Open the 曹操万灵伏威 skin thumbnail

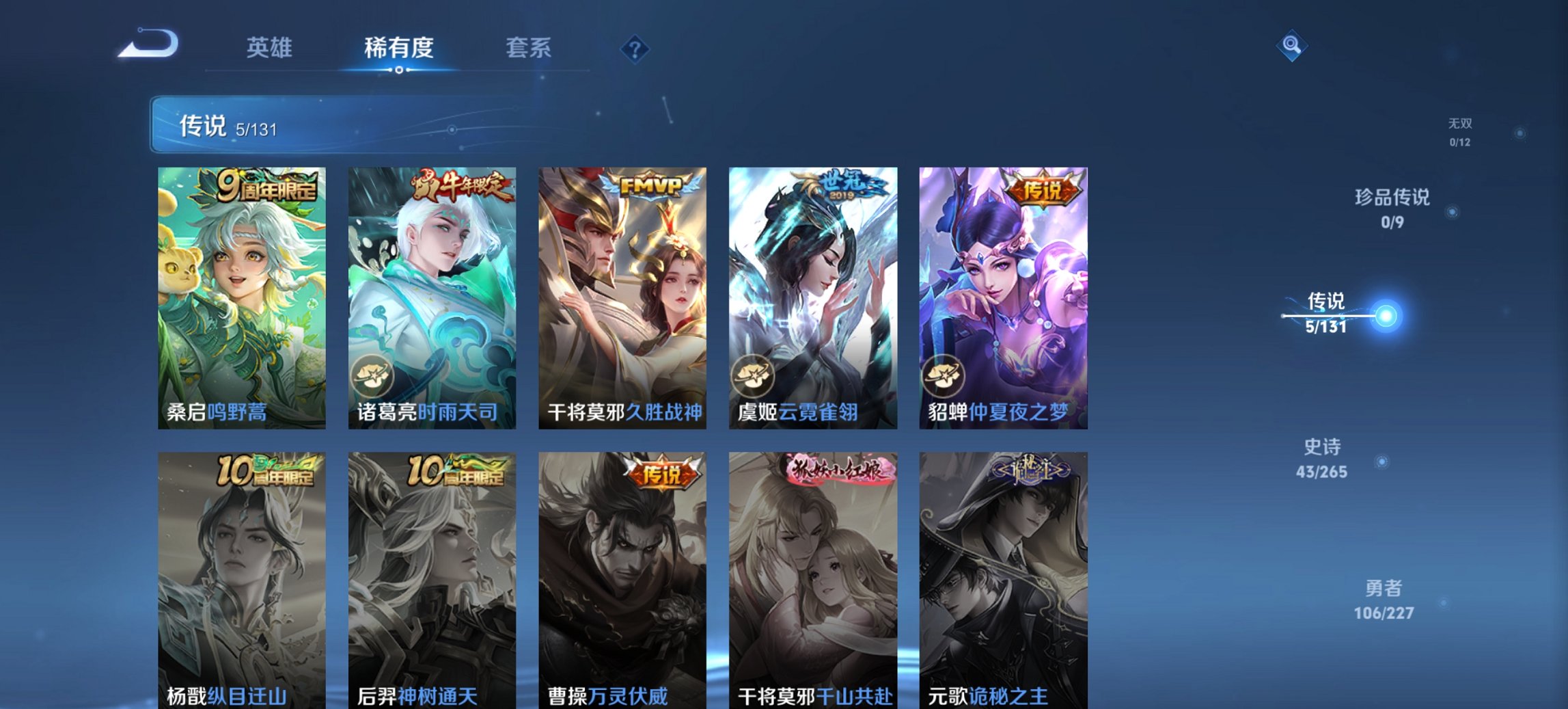click(x=622, y=567)
